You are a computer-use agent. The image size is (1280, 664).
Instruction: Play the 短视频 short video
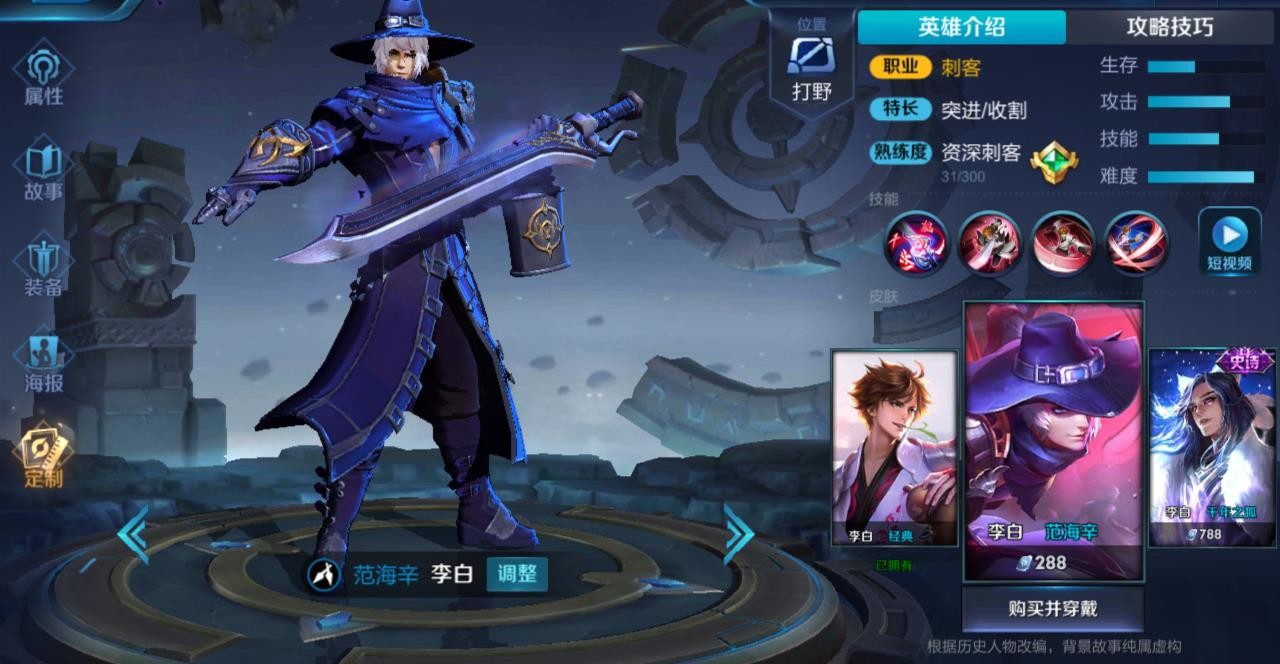tap(1229, 243)
